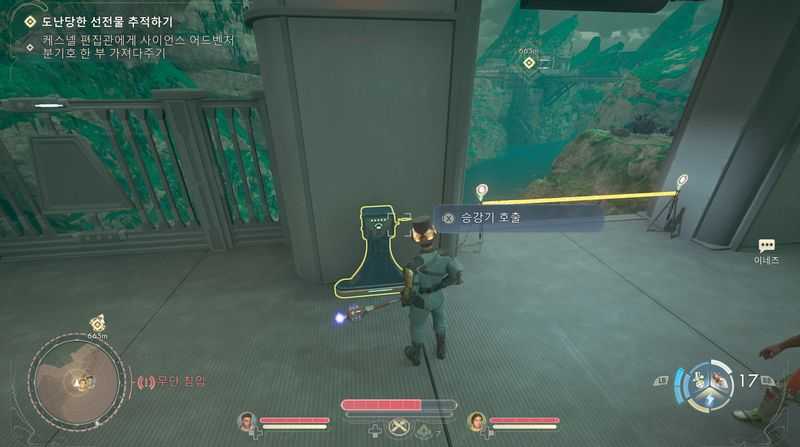Select the right companion portrait
The width and height of the screenshot is (800, 447).
point(476,421)
